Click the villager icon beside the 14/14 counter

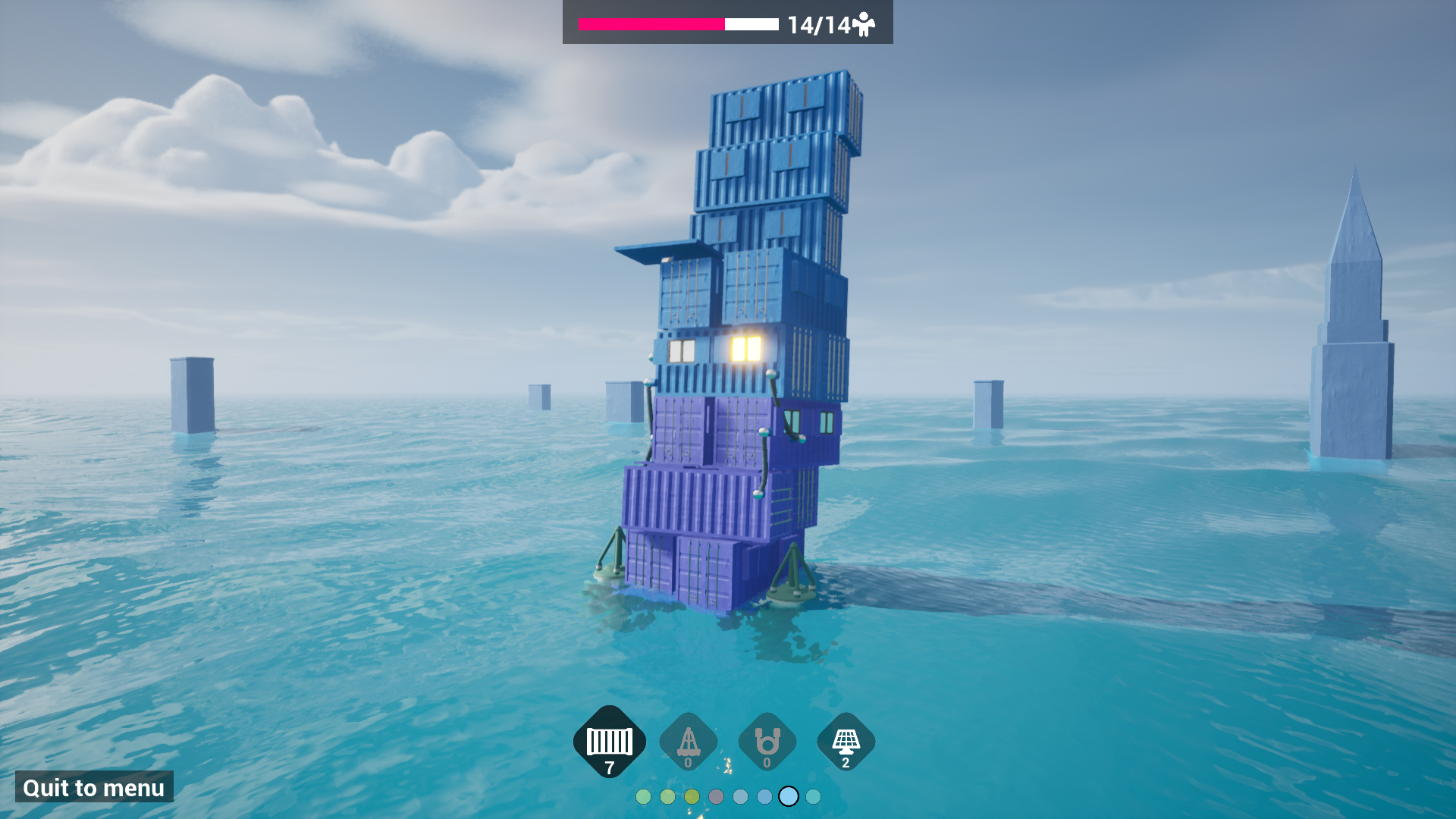coord(864,24)
